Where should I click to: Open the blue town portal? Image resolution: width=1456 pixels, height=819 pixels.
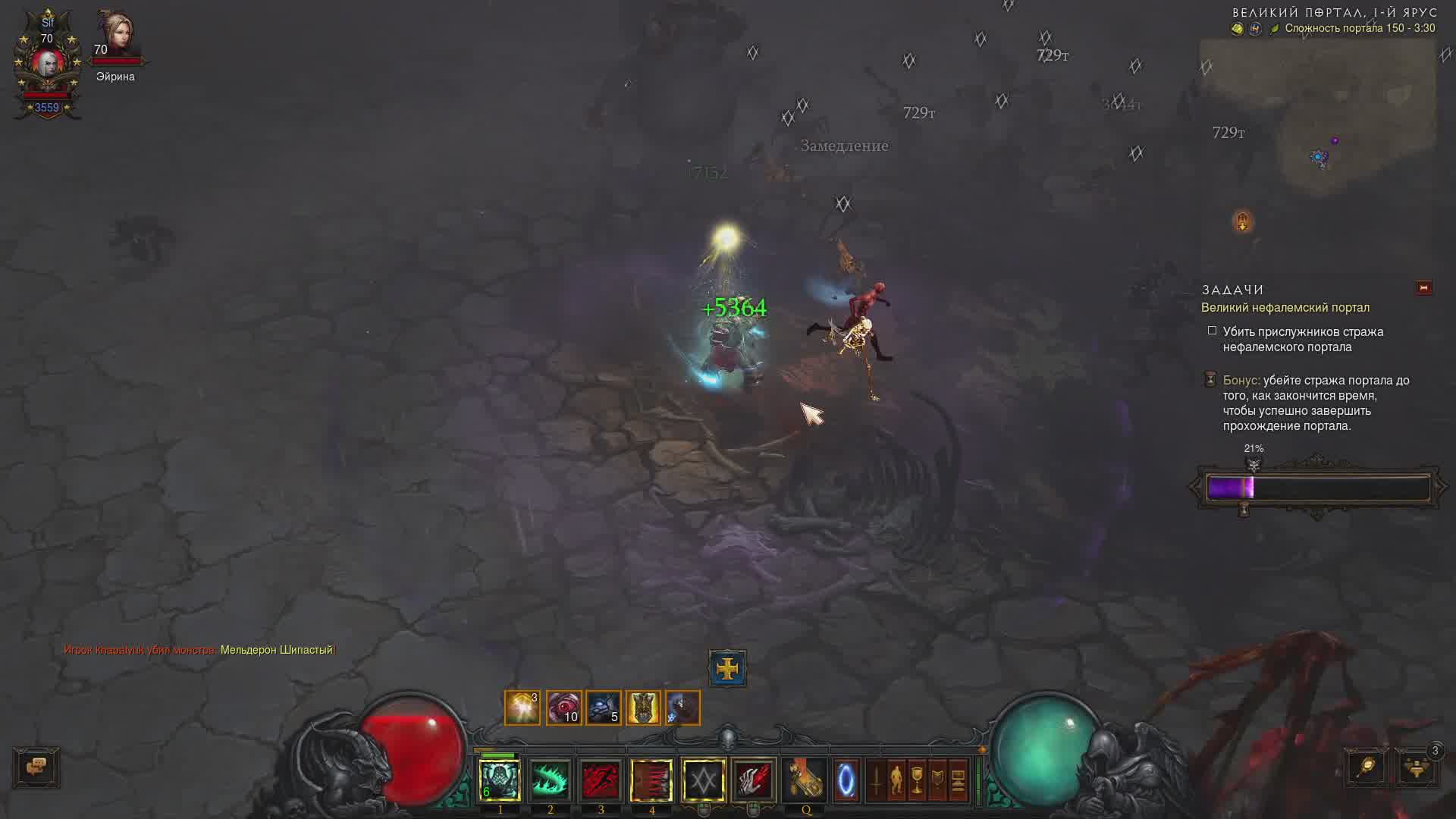[846, 780]
